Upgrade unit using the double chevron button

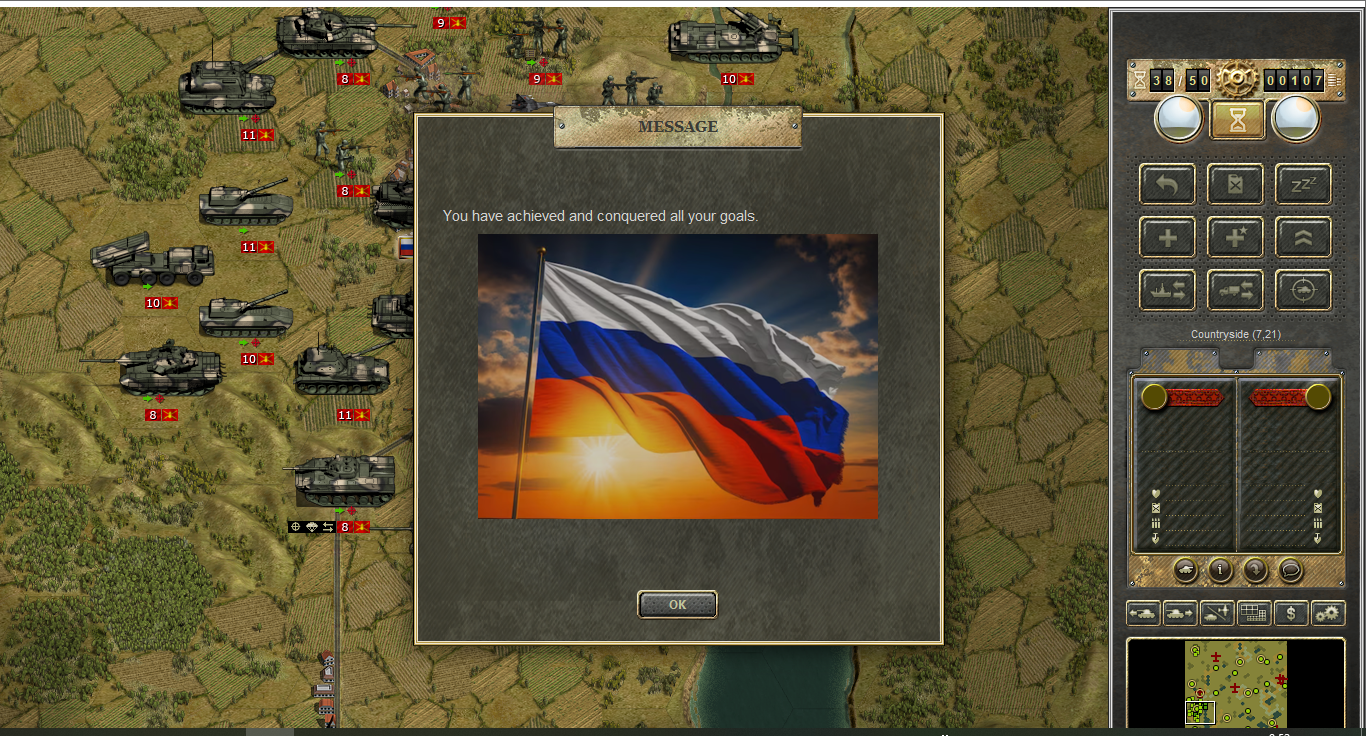click(x=1303, y=237)
